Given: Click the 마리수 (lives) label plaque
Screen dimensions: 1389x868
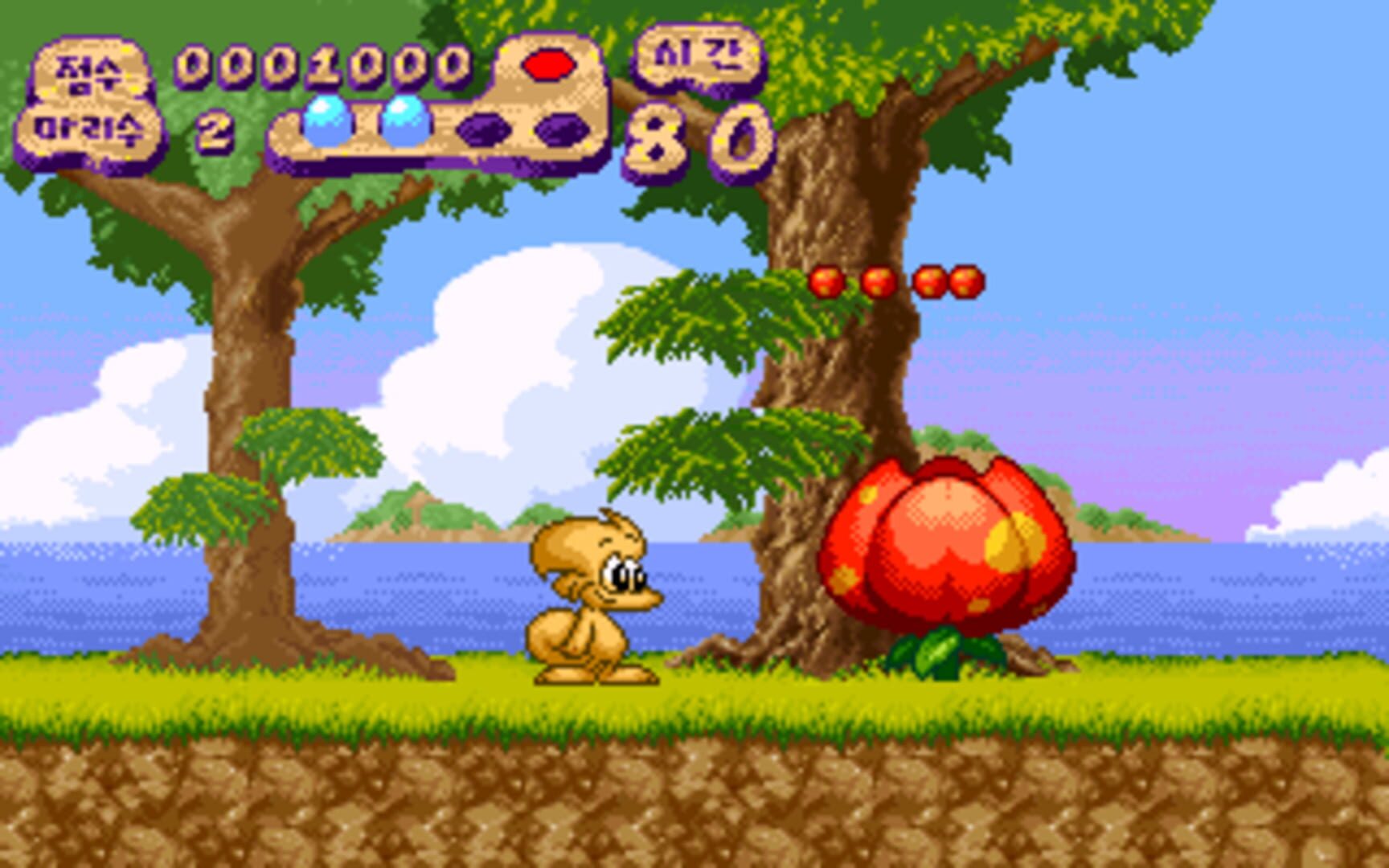Looking at the screenshot, I should coord(88,131).
